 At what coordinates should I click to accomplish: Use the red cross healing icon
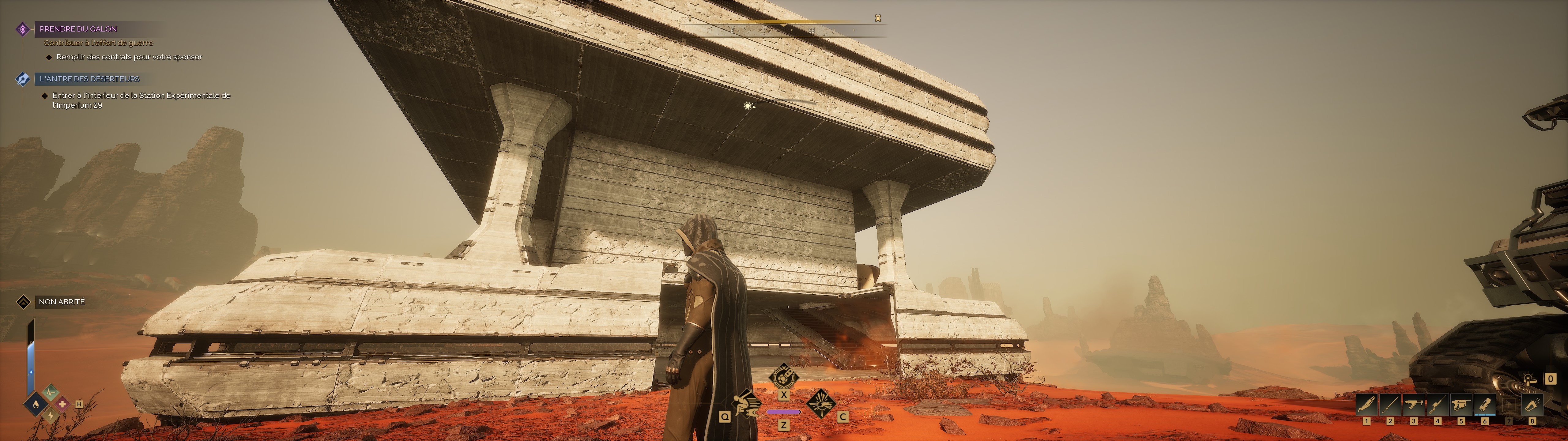click(62, 404)
